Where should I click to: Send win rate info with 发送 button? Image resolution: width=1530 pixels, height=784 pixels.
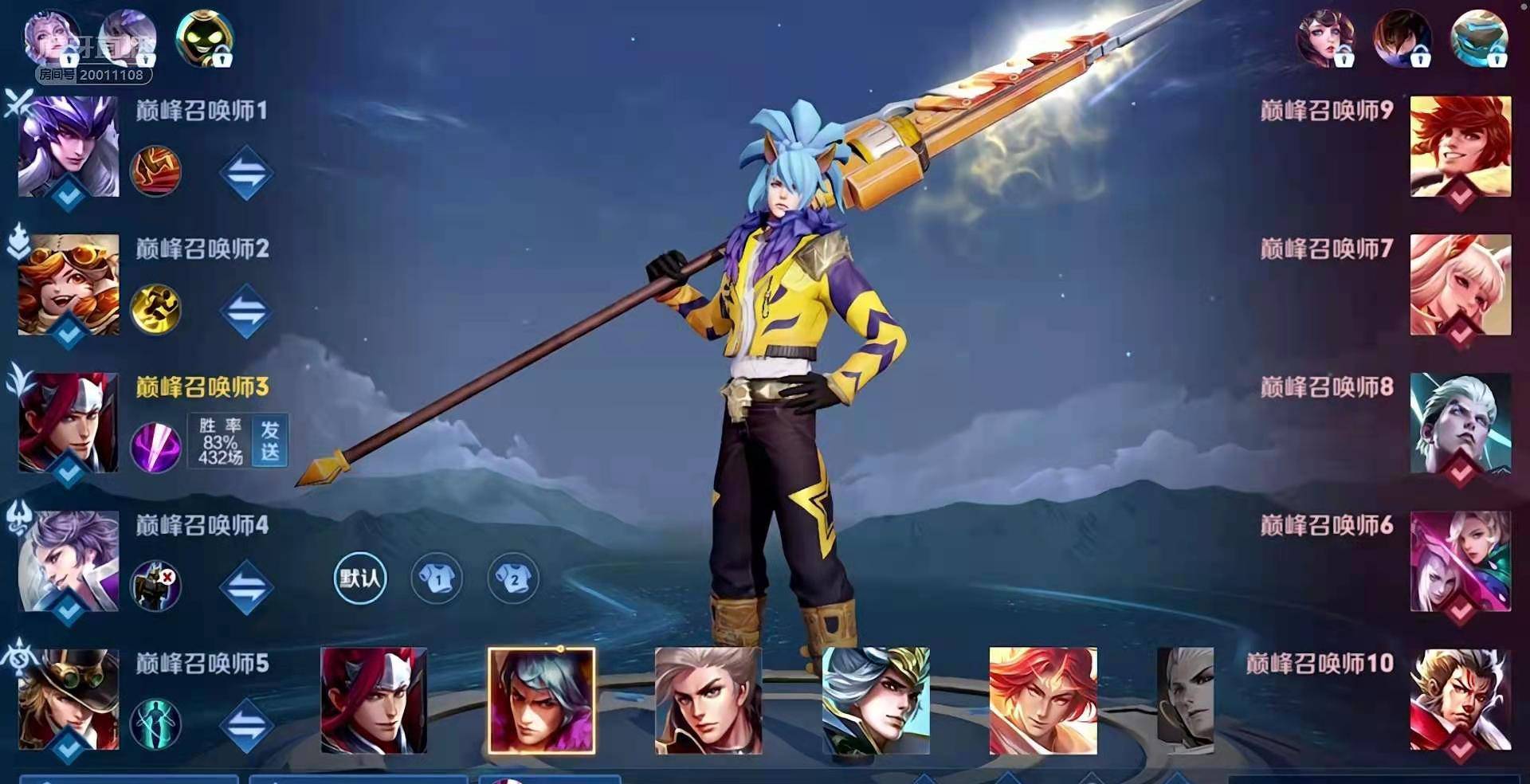coord(269,441)
